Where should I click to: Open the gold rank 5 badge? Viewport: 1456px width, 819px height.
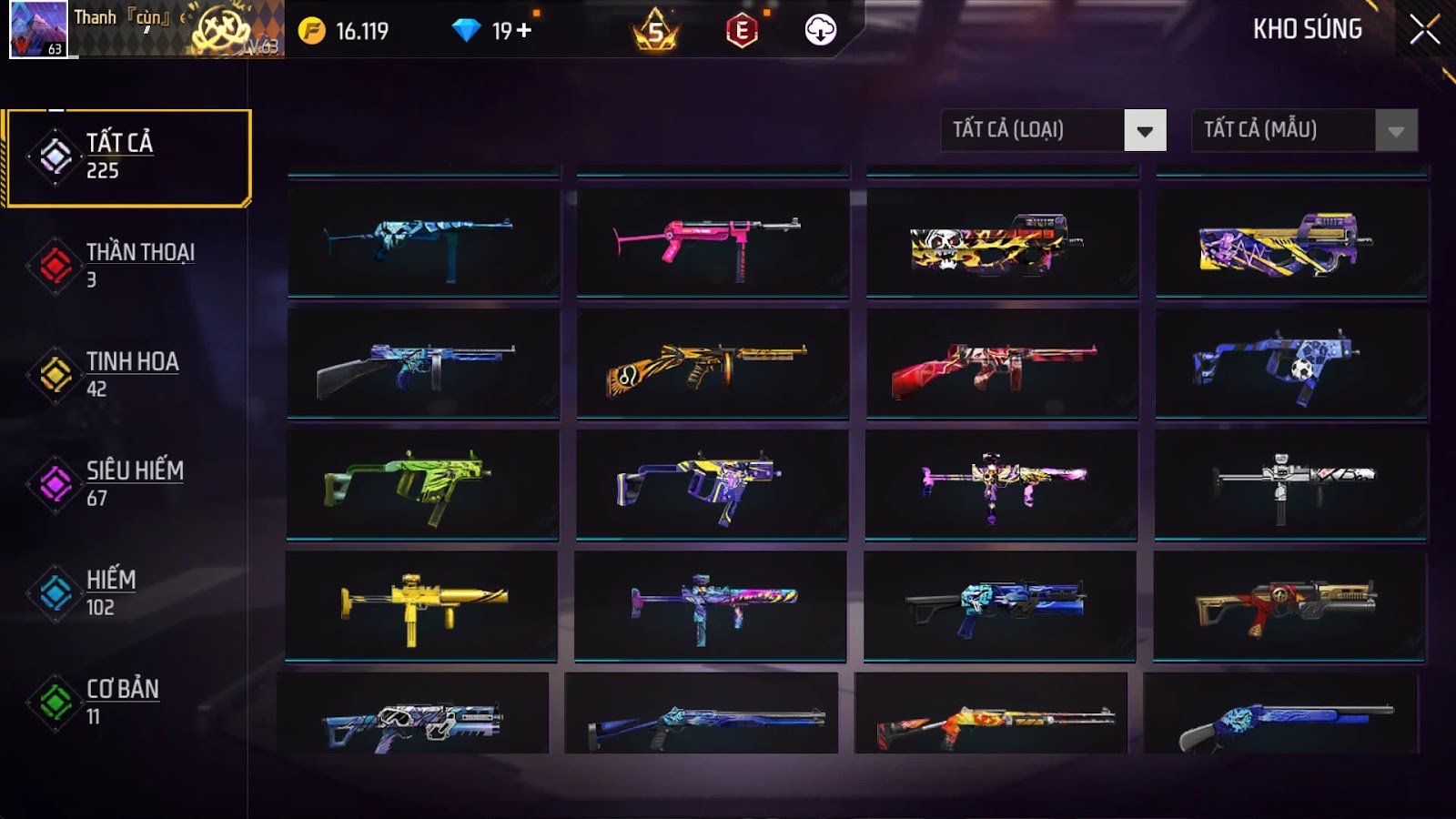655,31
